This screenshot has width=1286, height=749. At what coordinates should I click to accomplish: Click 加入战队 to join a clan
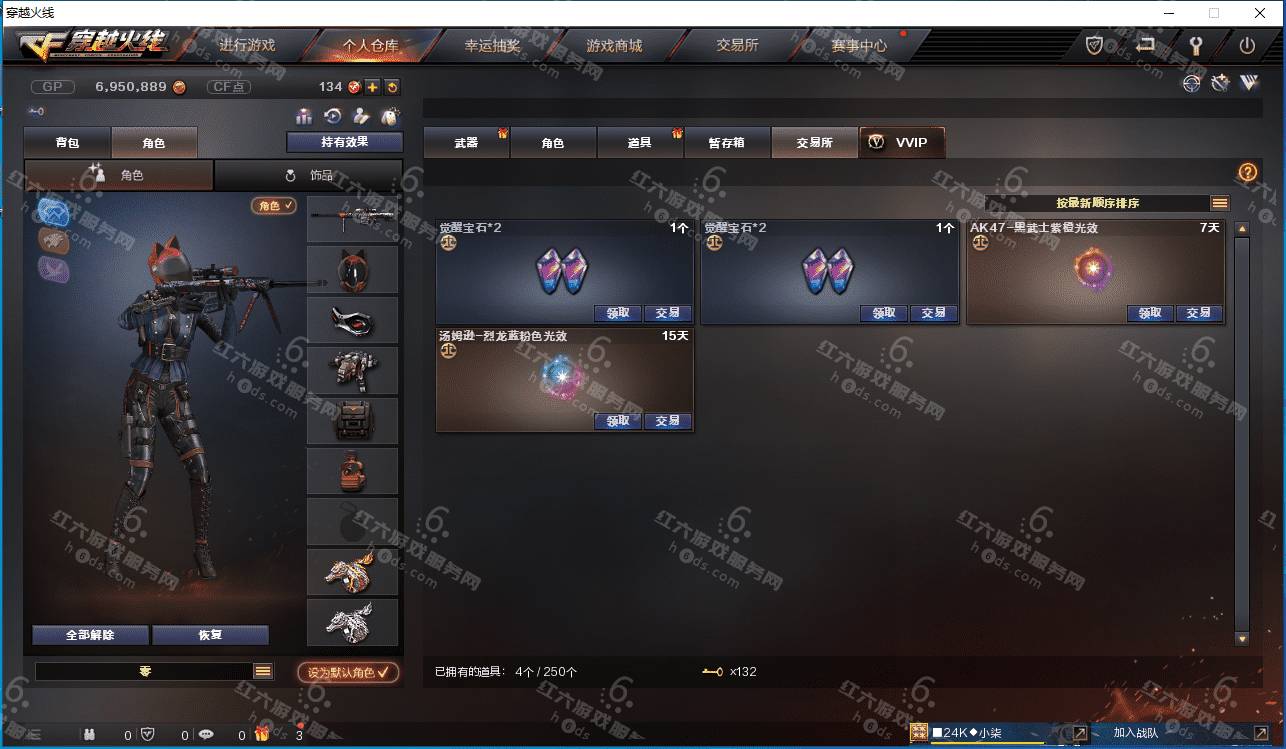(1135, 733)
